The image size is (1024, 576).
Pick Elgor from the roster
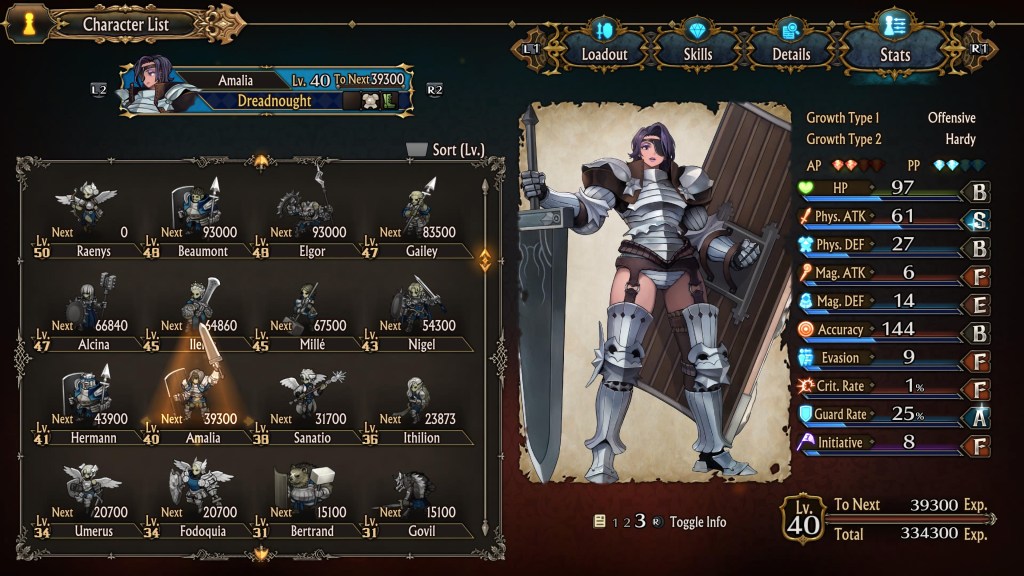310,220
